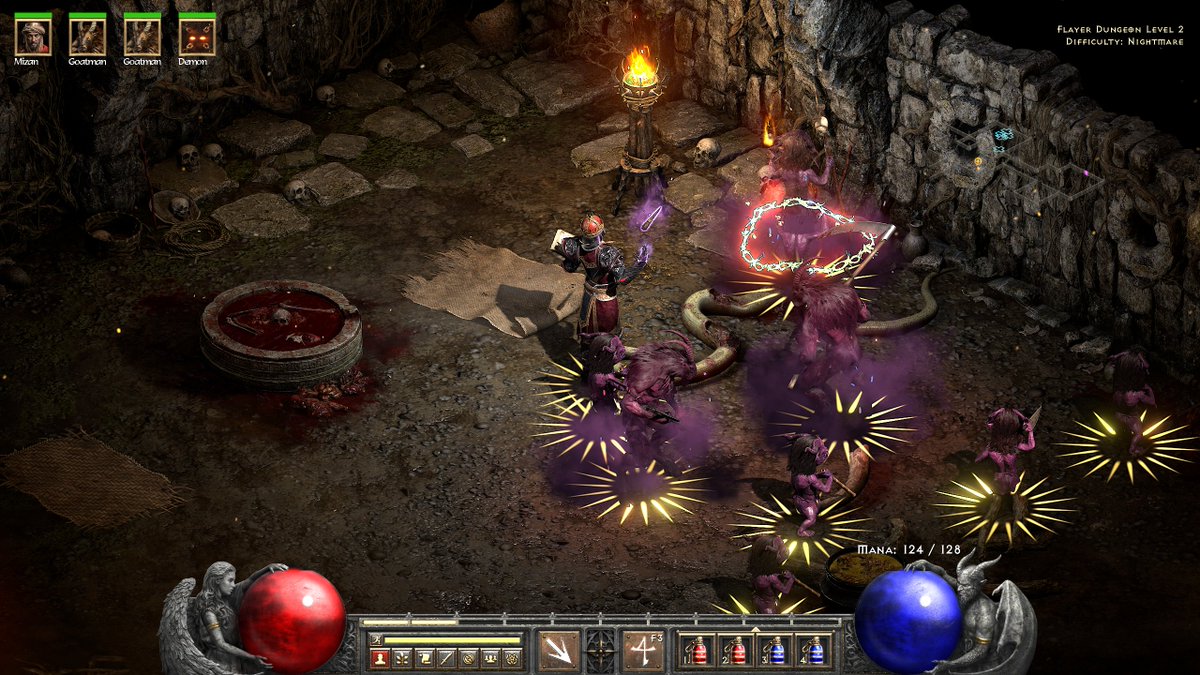Open the right skill icon labeled F3

[x=643, y=650]
